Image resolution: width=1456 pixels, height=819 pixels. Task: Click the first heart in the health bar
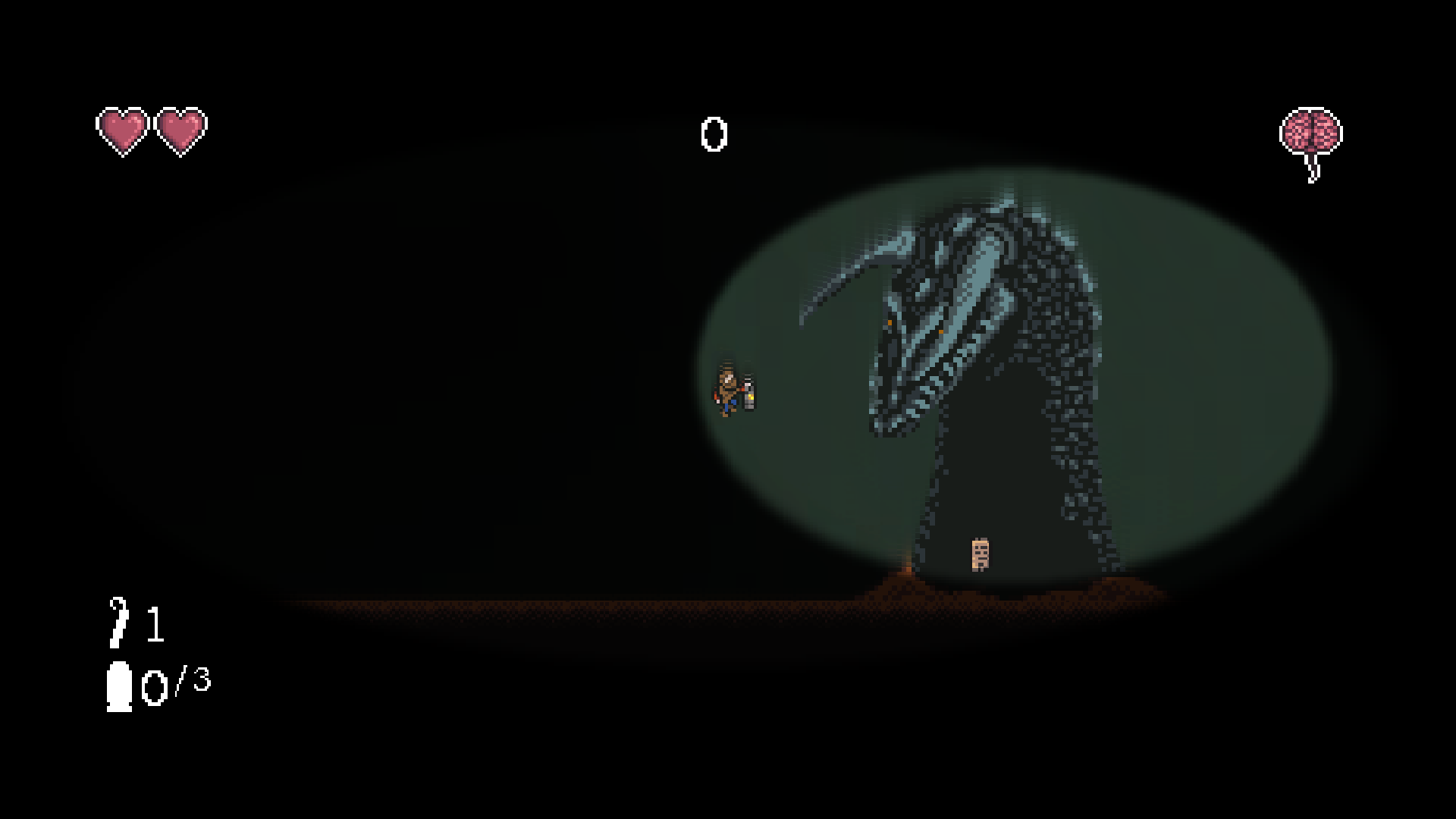click(121, 129)
